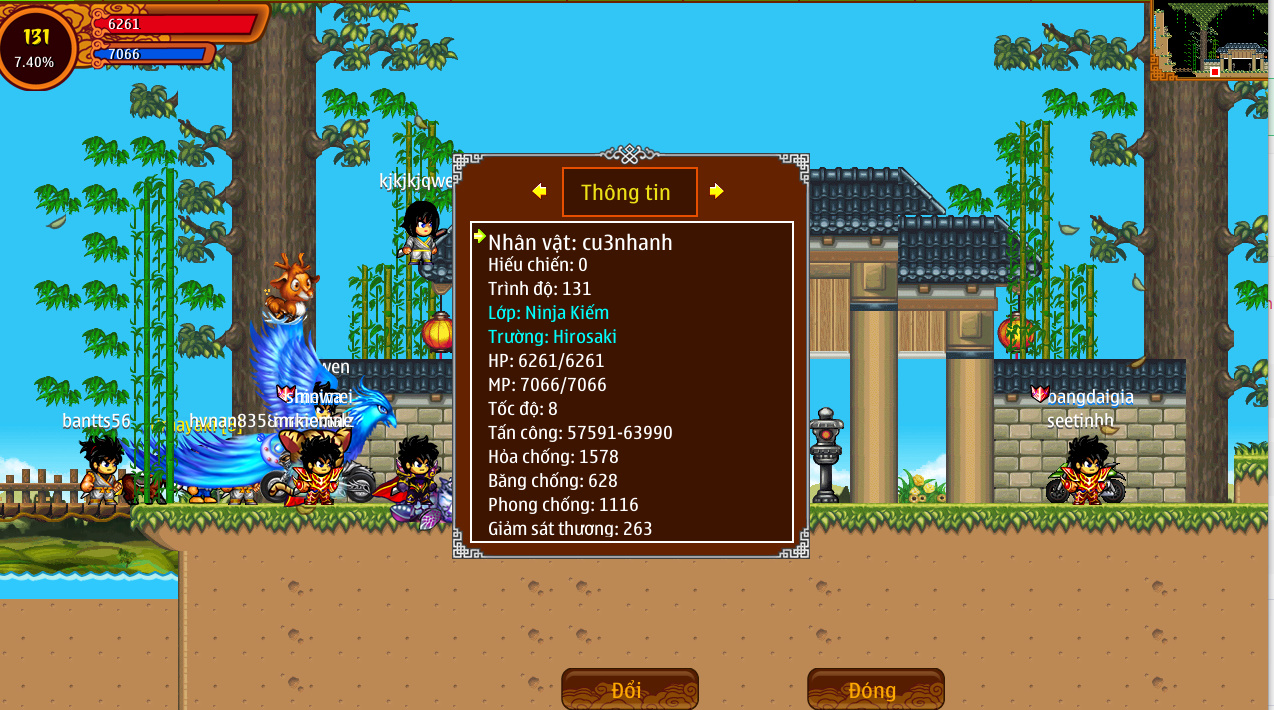Select the Nhân vật: cu3nhanh row
Screen dimensions: 1274x710
click(x=580, y=242)
